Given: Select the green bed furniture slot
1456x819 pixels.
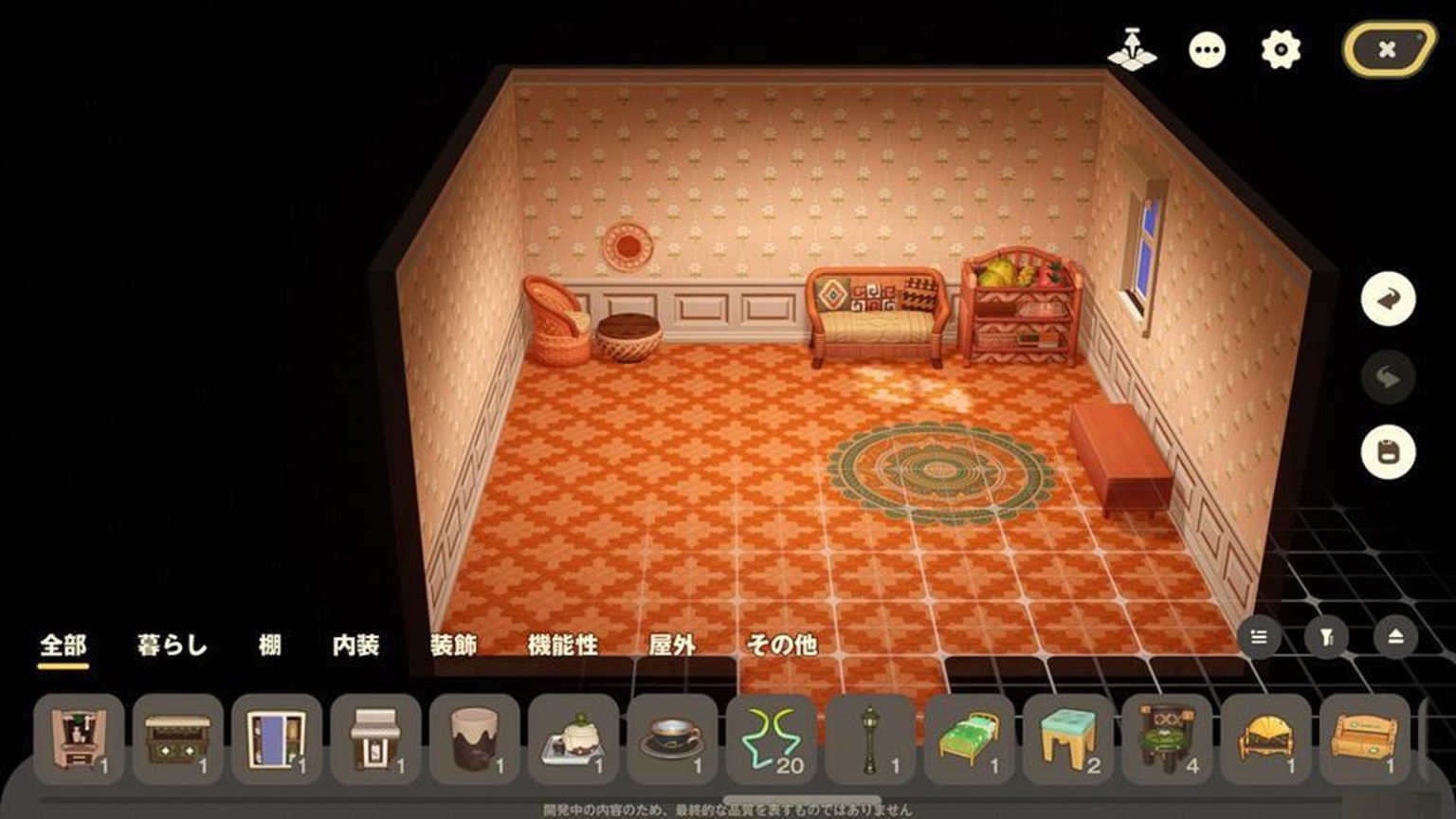Looking at the screenshot, I should click(x=969, y=739).
